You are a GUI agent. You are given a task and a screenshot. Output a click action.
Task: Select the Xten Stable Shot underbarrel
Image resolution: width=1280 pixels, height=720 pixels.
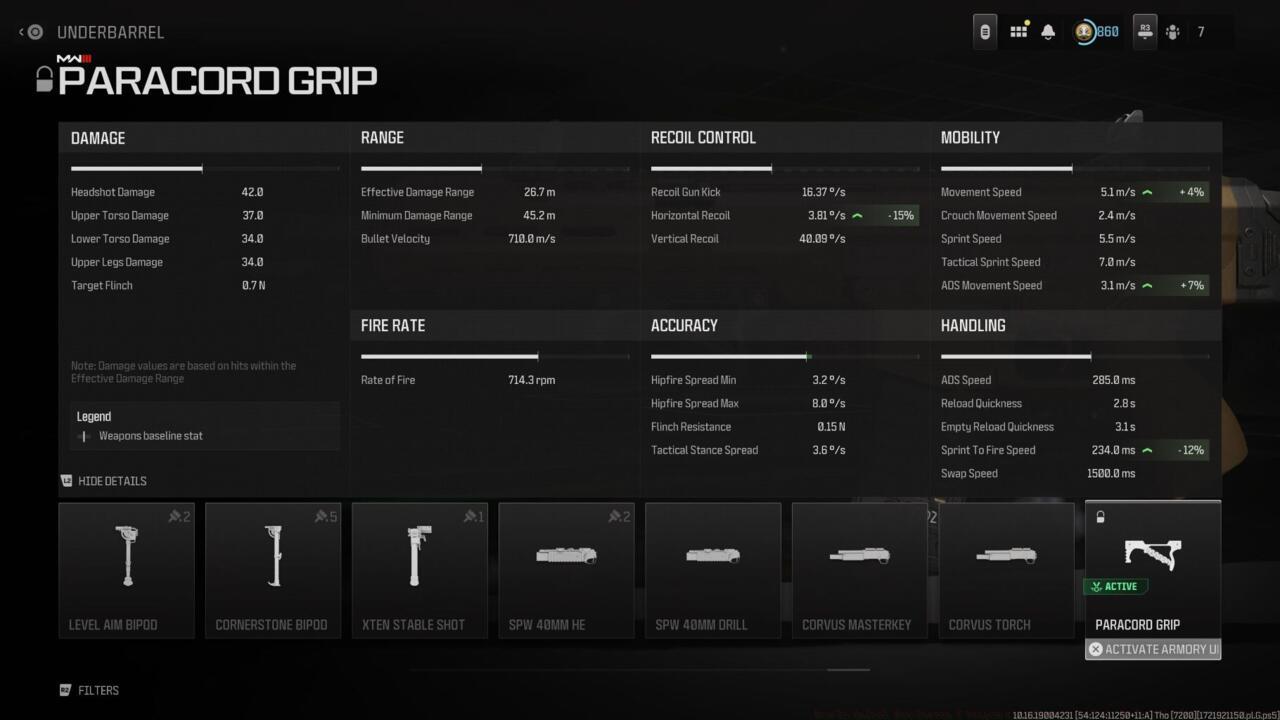[419, 570]
